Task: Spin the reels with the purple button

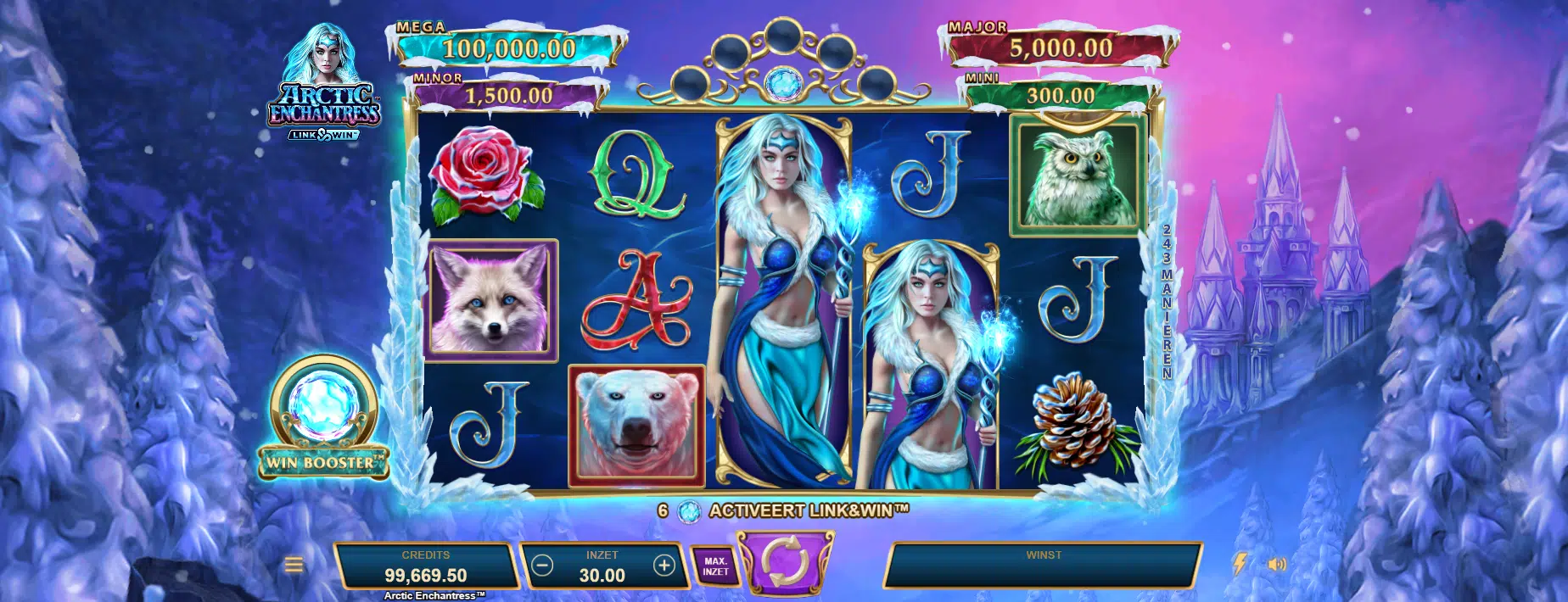Action: click(x=785, y=561)
